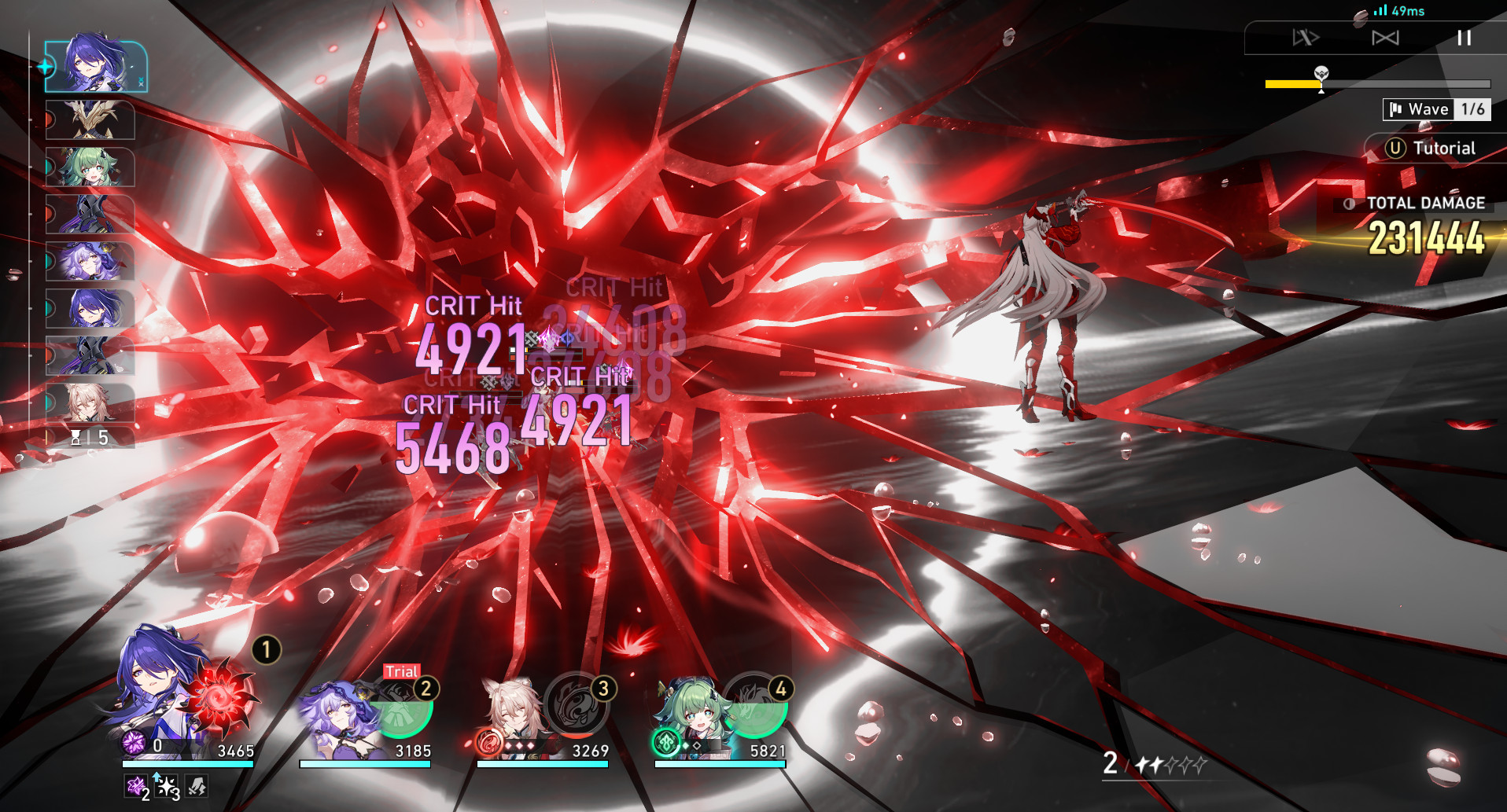This screenshot has width=1507, height=812.
Task: View the star rating beside number 2
Action: pyautogui.click(x=1170, y=762)
